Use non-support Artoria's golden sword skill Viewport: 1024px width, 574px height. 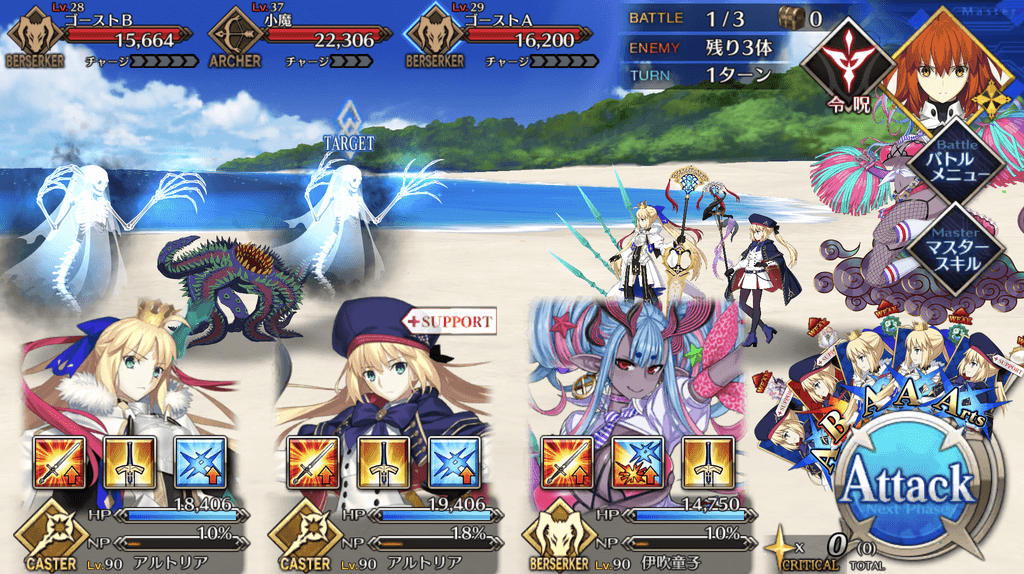(x=130, y=462)
